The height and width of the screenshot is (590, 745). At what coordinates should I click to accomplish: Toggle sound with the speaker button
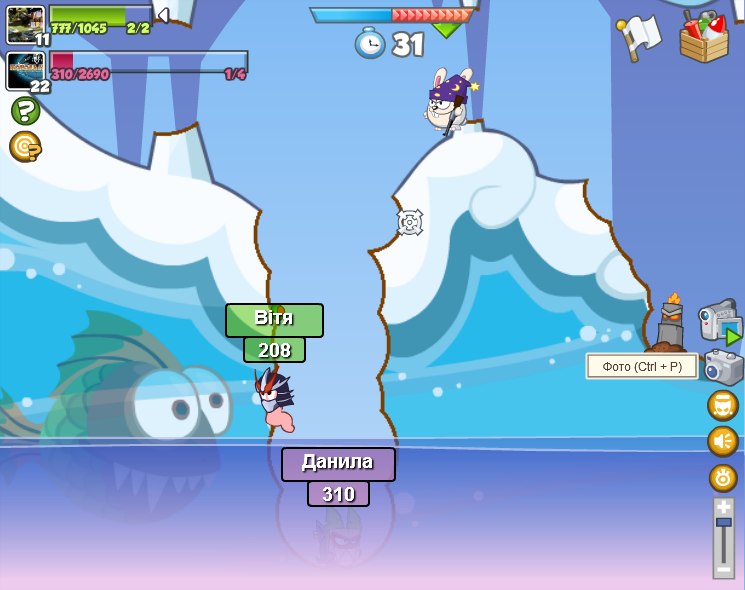coord(723,441)
